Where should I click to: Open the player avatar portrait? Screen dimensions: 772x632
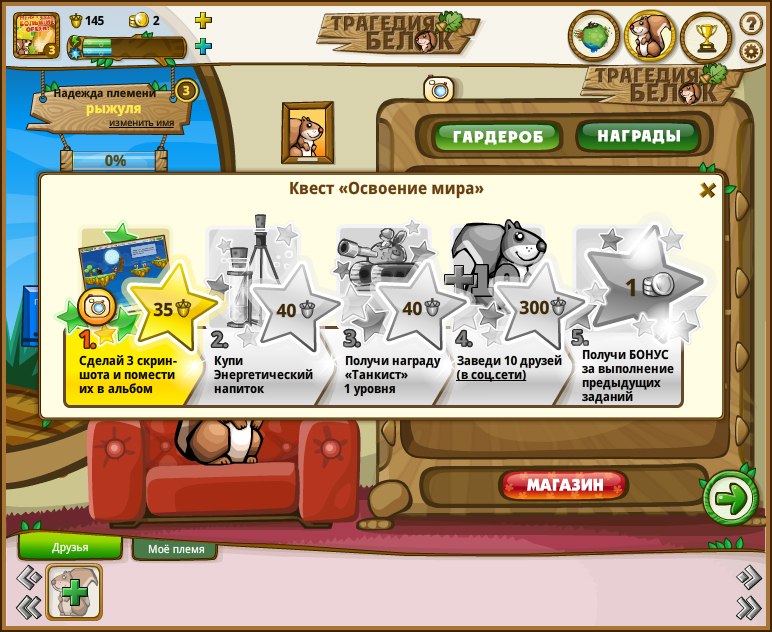click(x=36, y=34)
